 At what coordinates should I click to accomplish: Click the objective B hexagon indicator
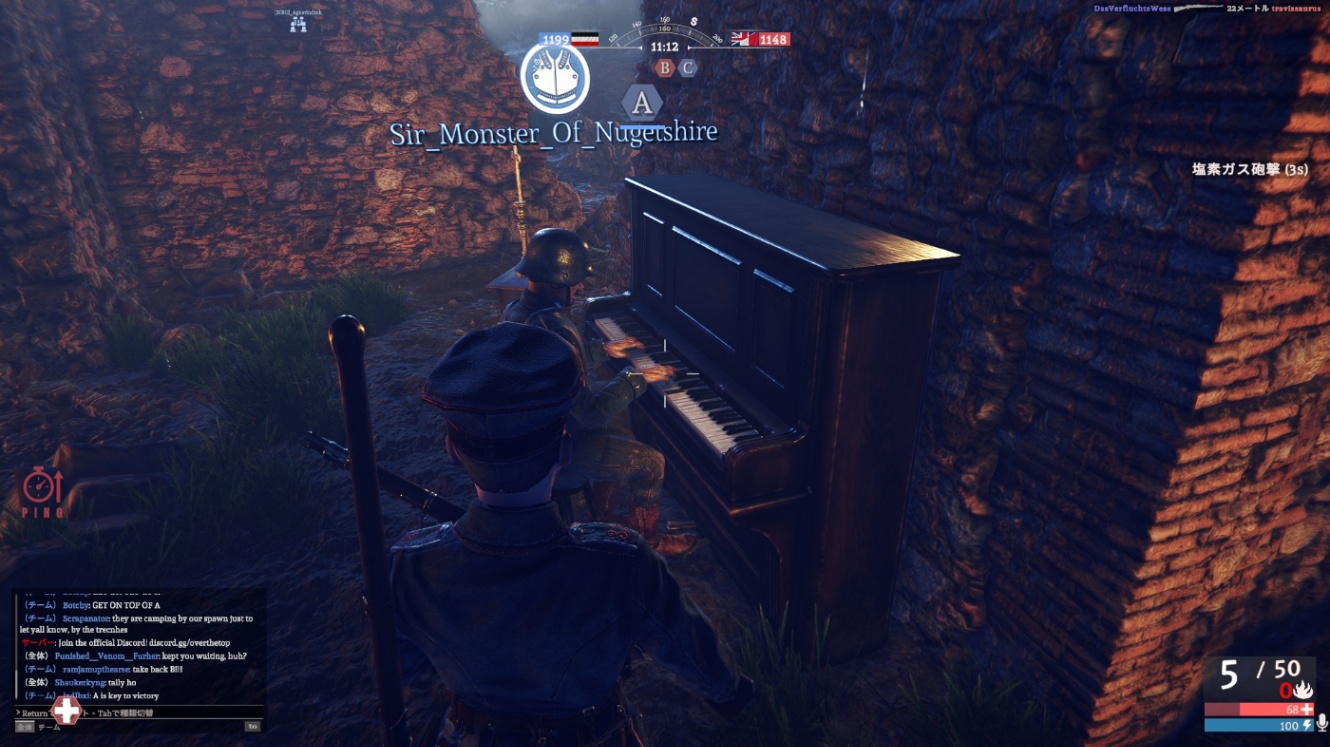pos(665,68)
